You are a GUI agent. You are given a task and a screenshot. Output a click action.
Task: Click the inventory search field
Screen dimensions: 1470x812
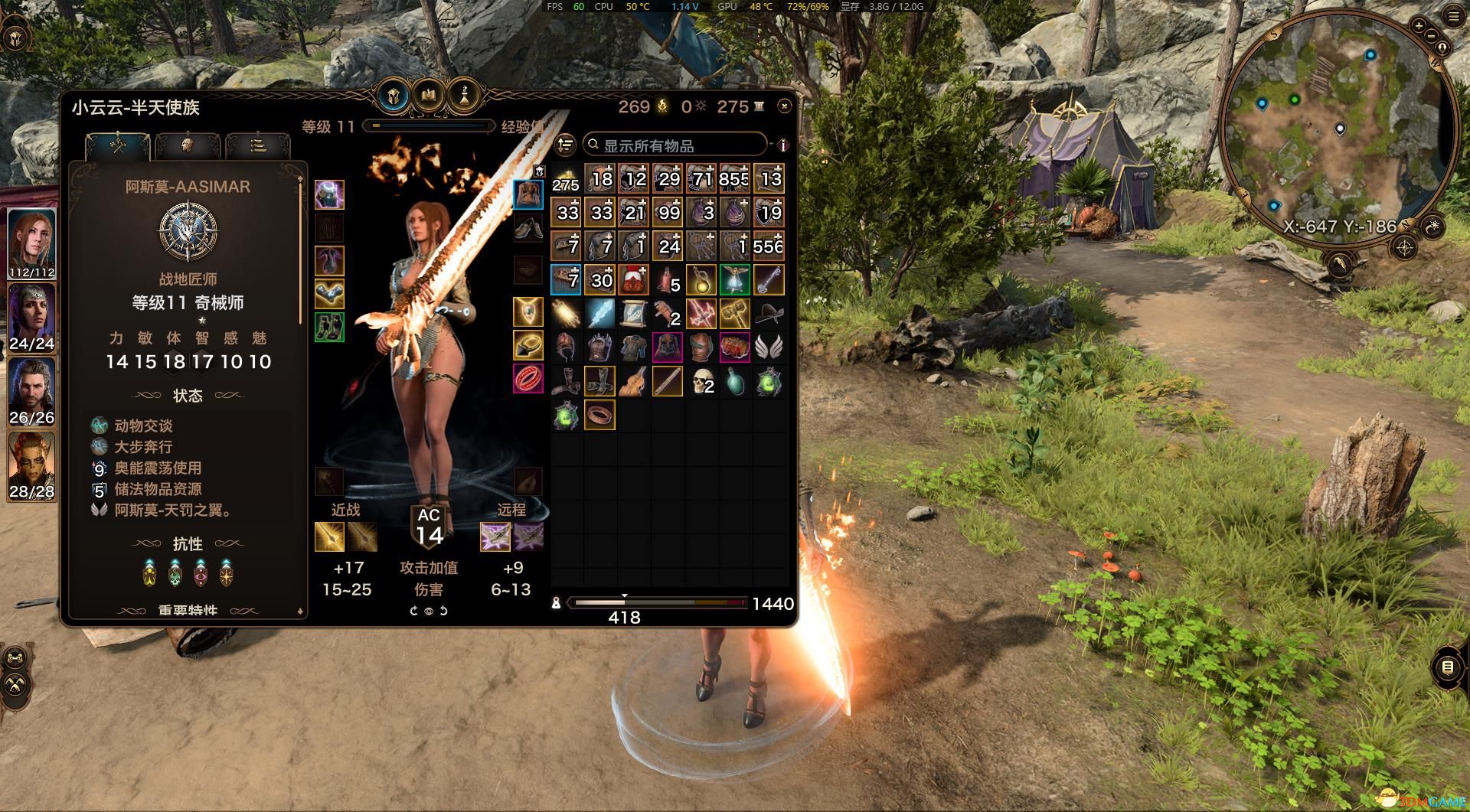click(x=674, y=145)
